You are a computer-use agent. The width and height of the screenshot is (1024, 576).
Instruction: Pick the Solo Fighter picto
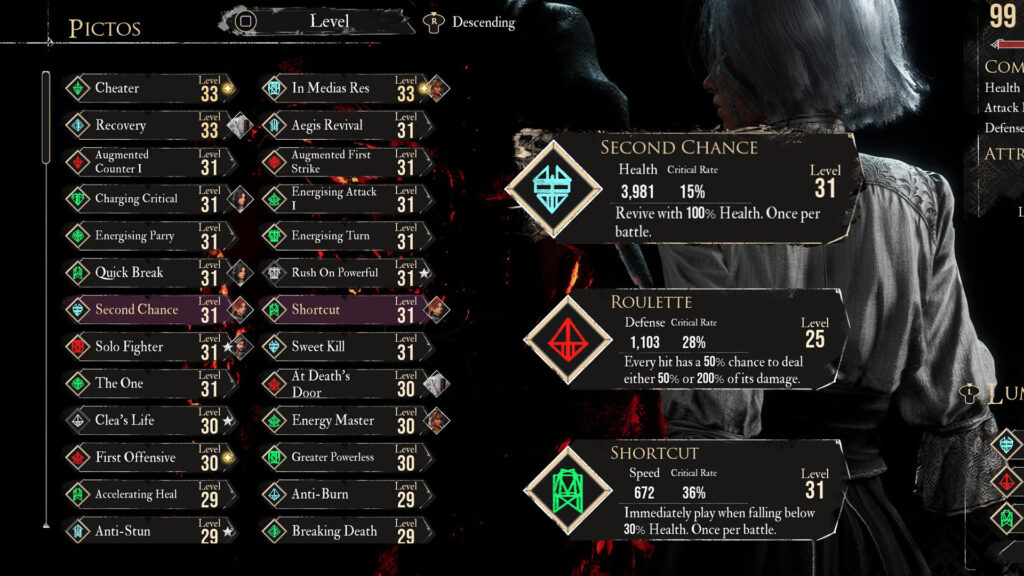[x=150, y=346]
